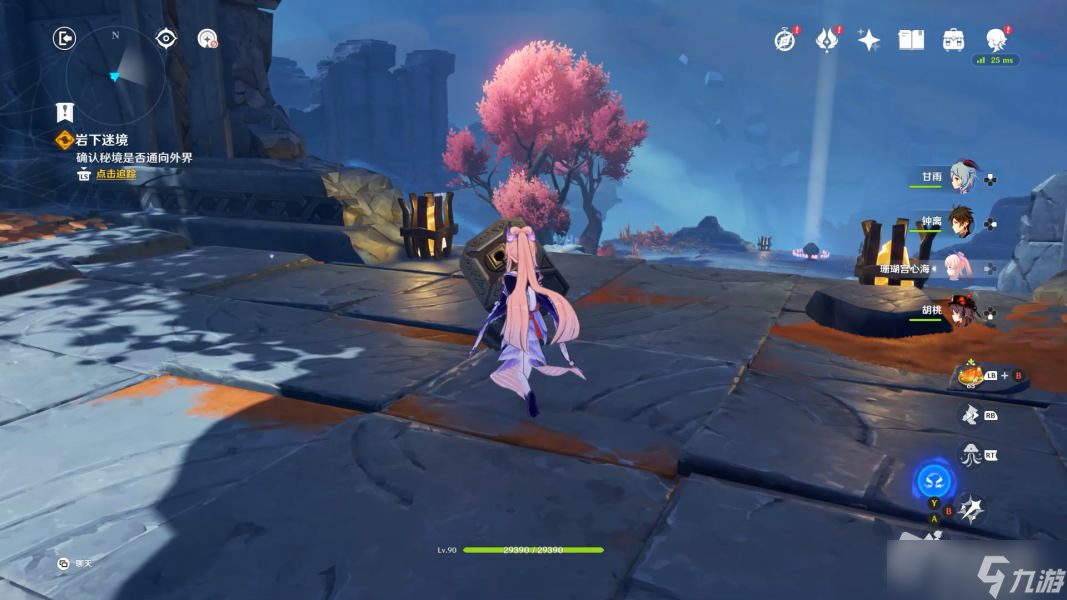This screenshot has height=600, width=1067.
Task: Open the compass events icon
Action: [784, 40]
